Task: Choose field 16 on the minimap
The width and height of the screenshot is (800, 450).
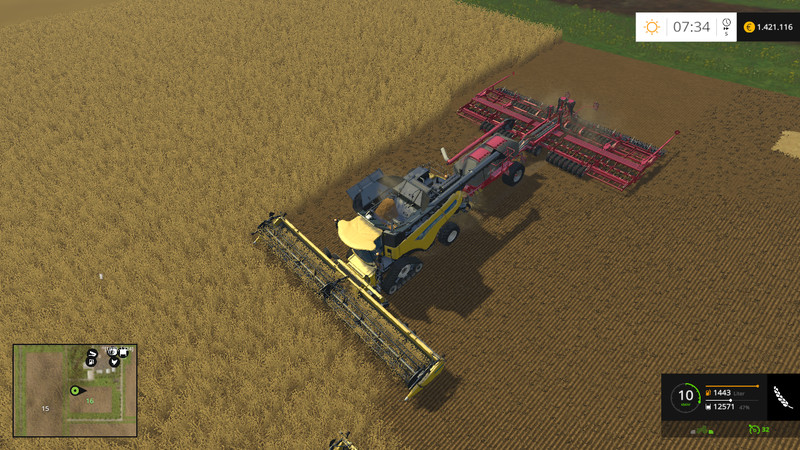Action: coord(89,401)
